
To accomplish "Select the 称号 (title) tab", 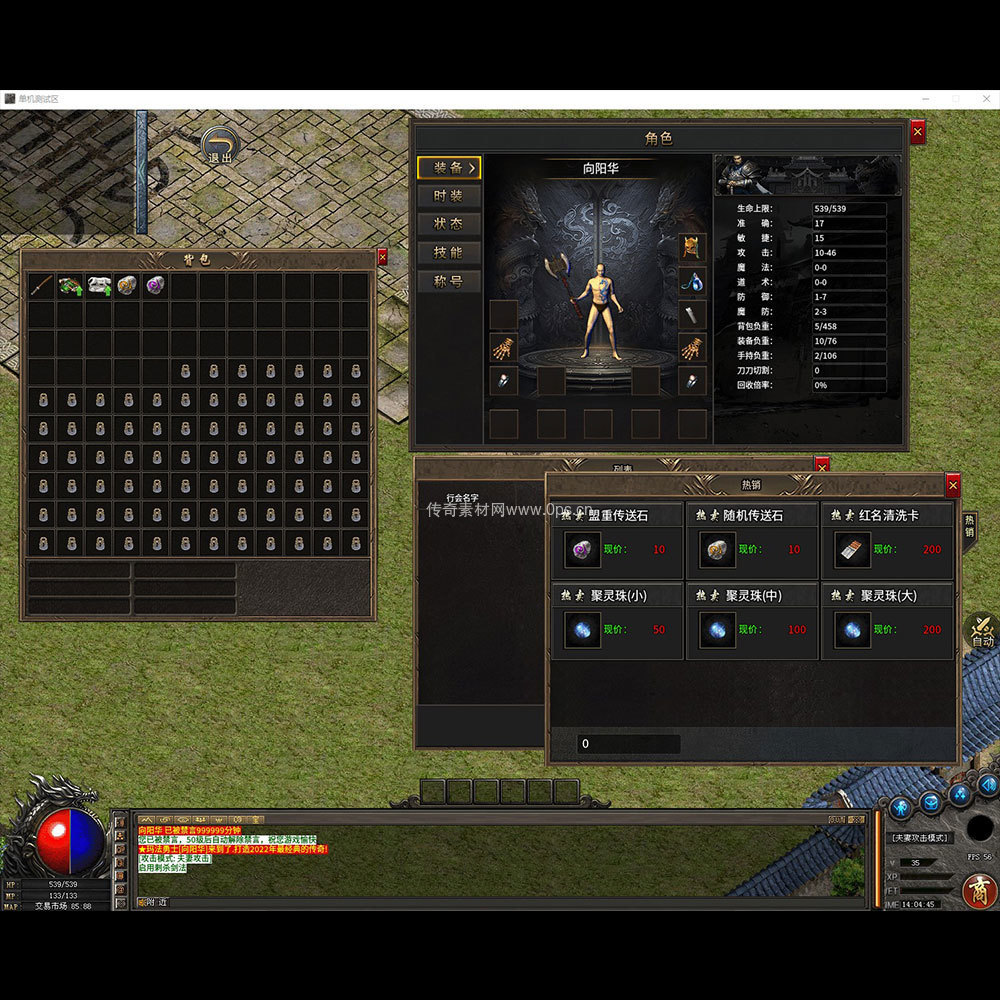I will [449, 281].
